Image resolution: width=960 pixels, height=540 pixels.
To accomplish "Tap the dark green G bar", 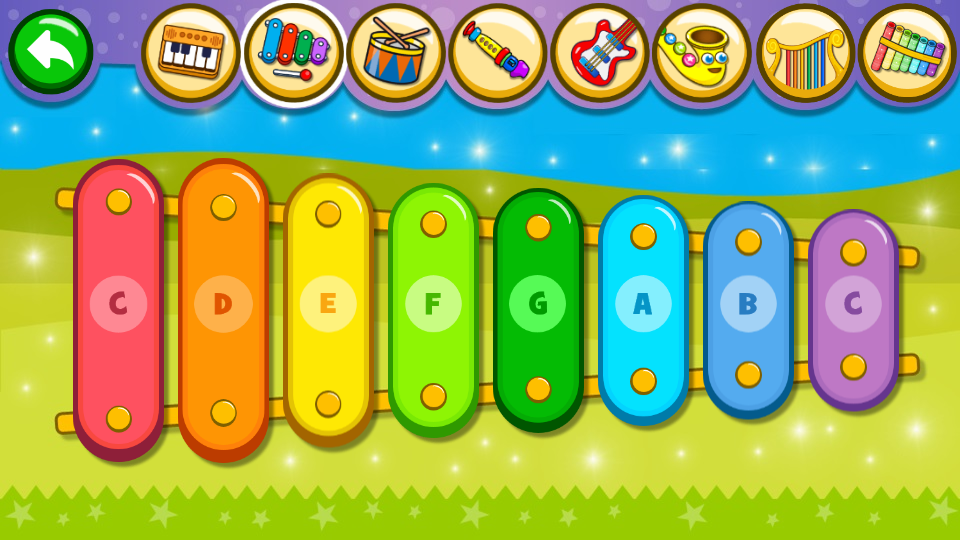I will click(x=538, y=305).
